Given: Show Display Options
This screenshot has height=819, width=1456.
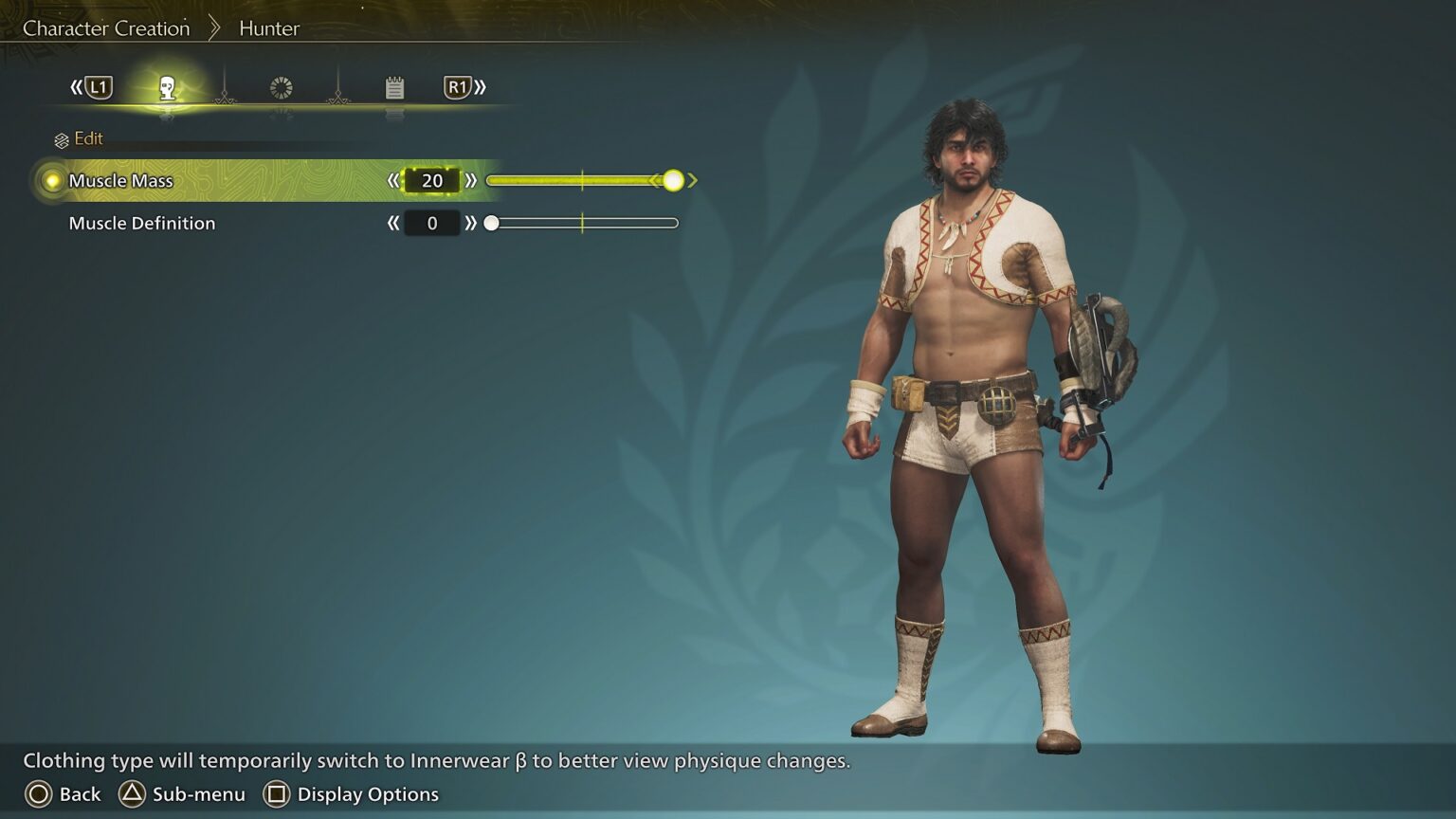Looking at the screenshot, I should tap(351, 794).
